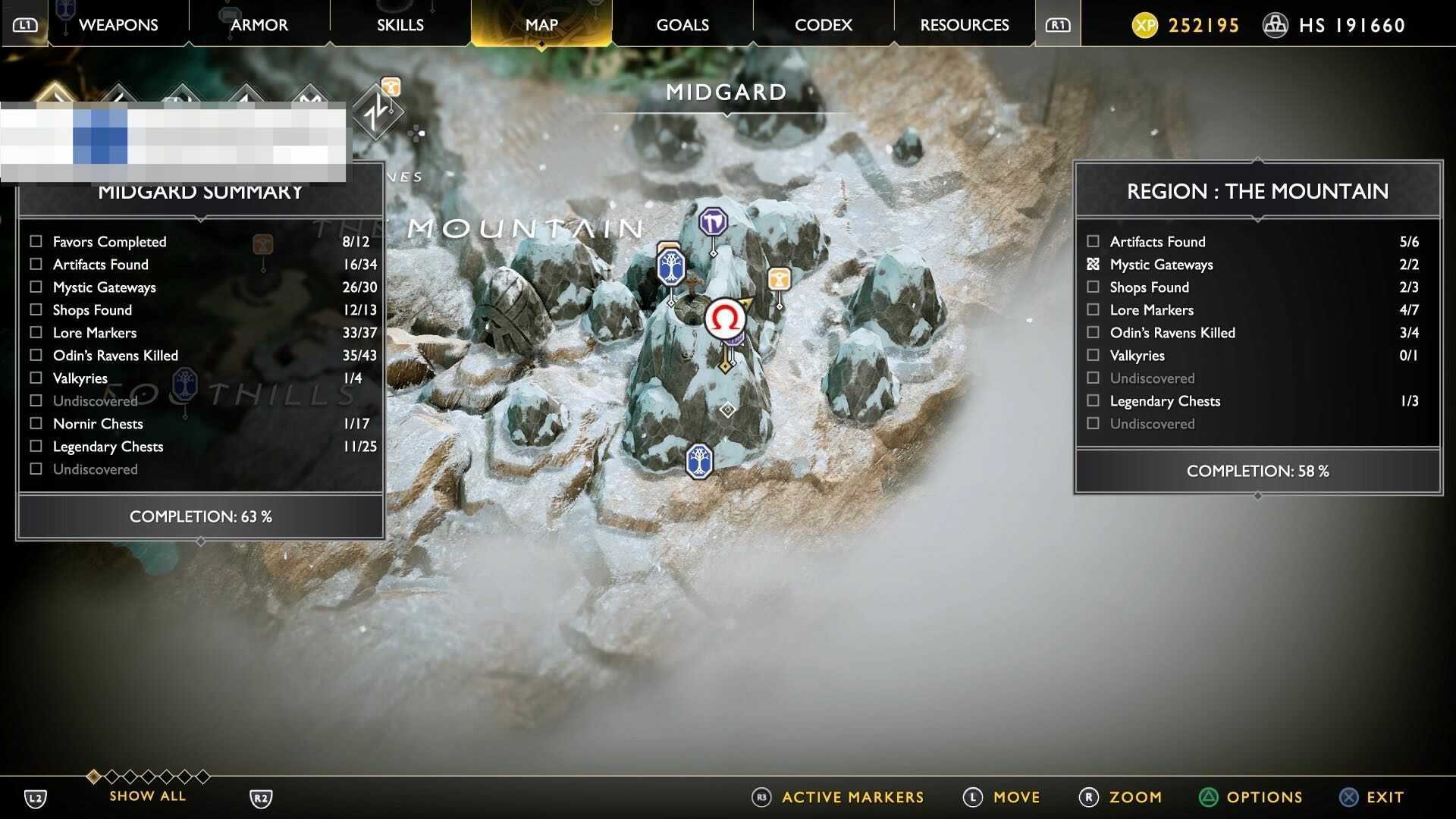Click the XP coin icon in the header
Screen dimensions: 1456x819
1145,24
